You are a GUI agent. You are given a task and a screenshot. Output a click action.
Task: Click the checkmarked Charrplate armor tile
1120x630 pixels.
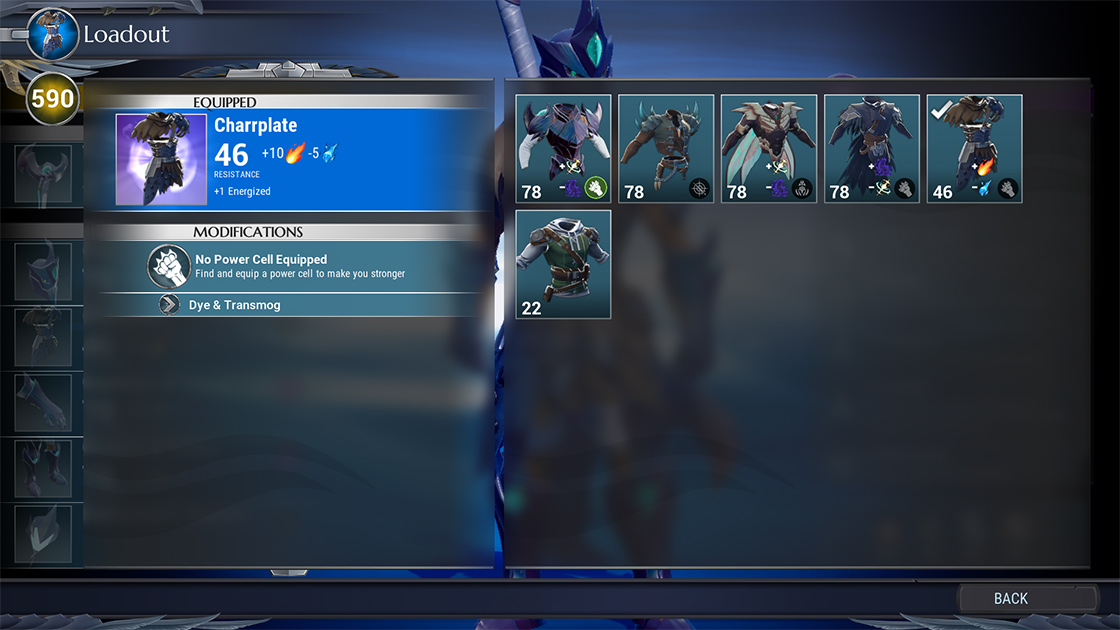point(975,149)
